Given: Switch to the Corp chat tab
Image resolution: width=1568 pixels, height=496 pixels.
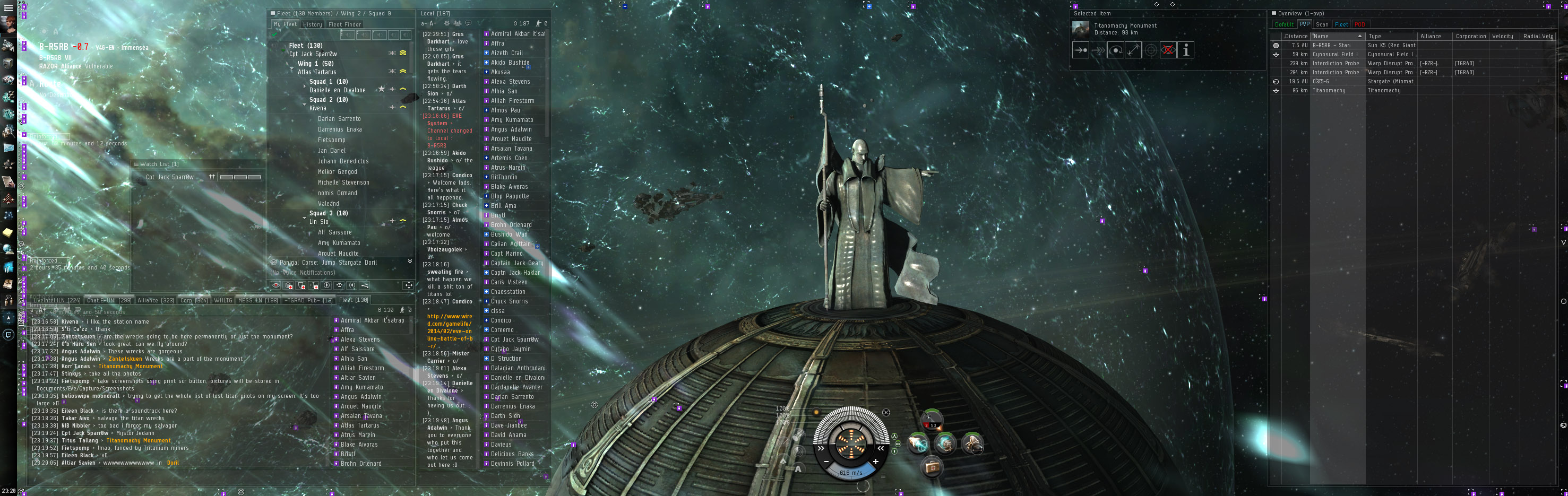Looking at the screenshot, I should [194, 301].
